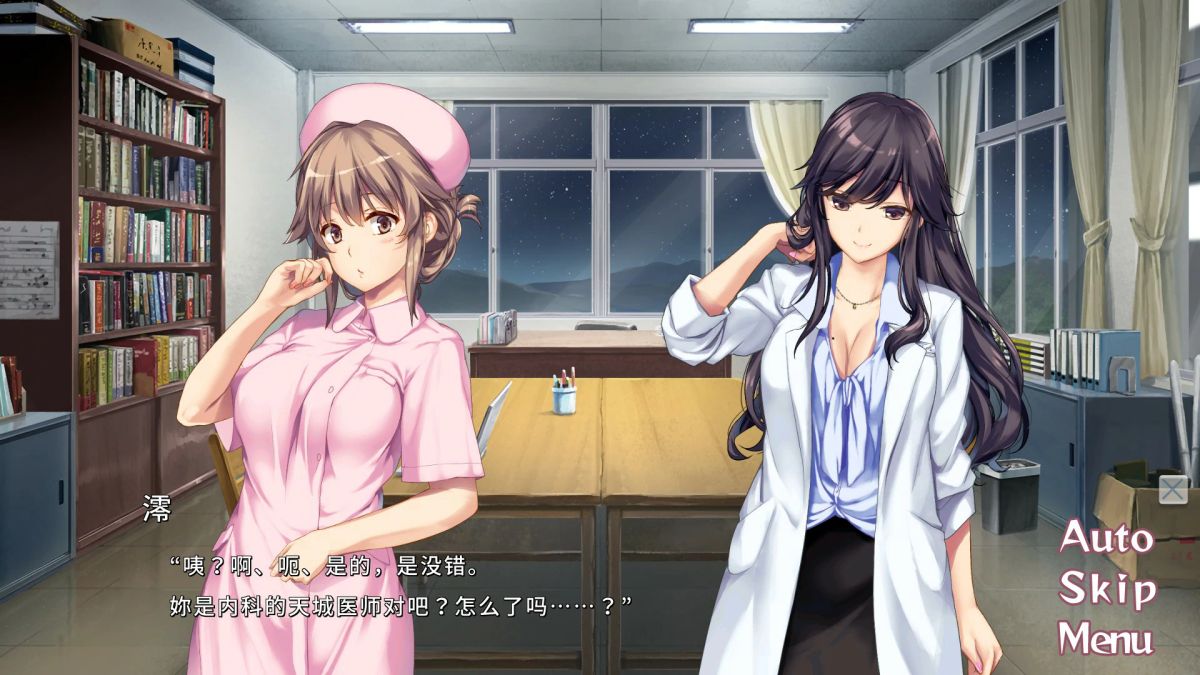Hide the dialogue box with X
This screenshot has height=675, width=1200.
[x=1173, y=490]
